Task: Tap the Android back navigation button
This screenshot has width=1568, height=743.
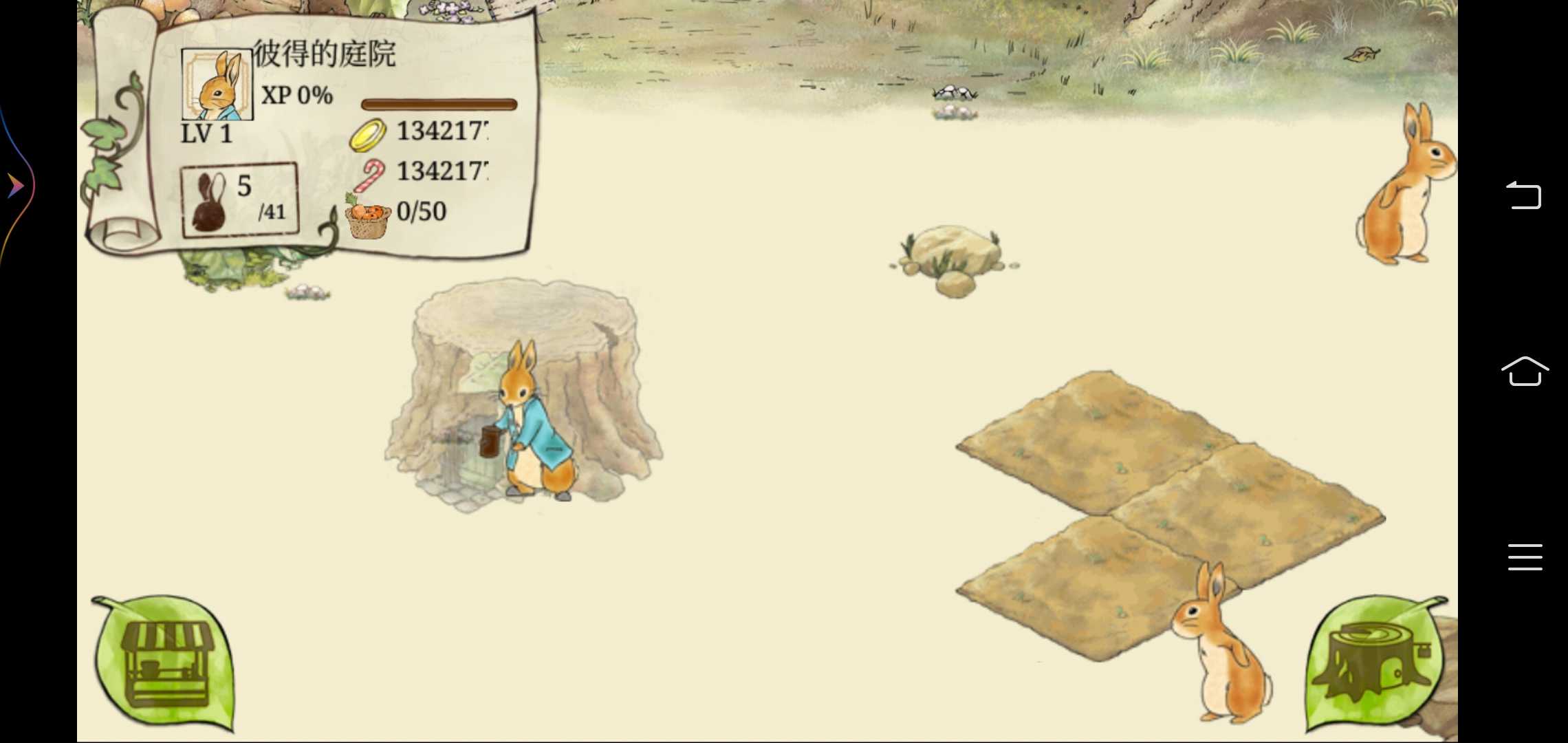Action: coord(1524,195)
